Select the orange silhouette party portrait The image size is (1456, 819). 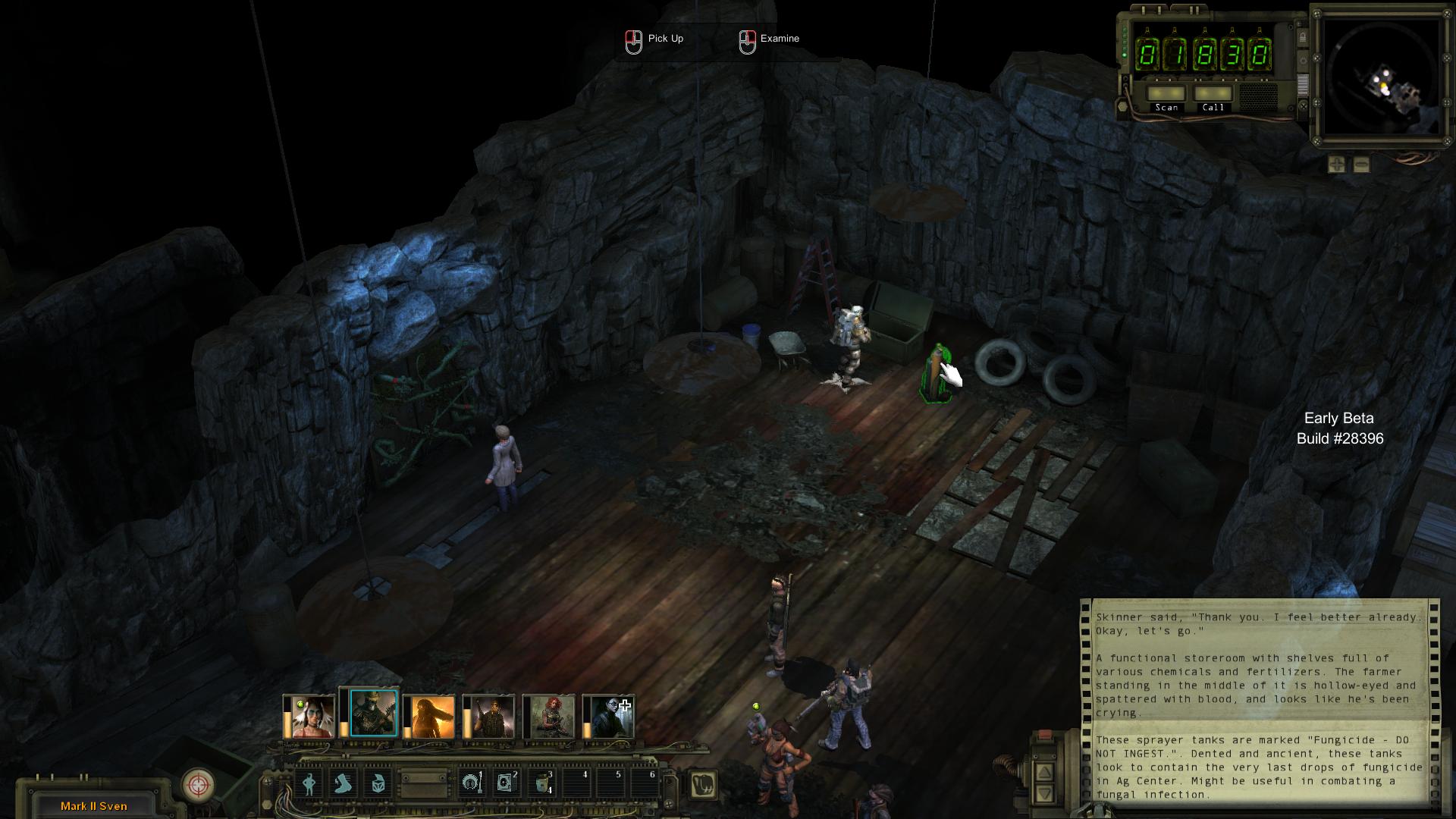(x=432, y=717)
